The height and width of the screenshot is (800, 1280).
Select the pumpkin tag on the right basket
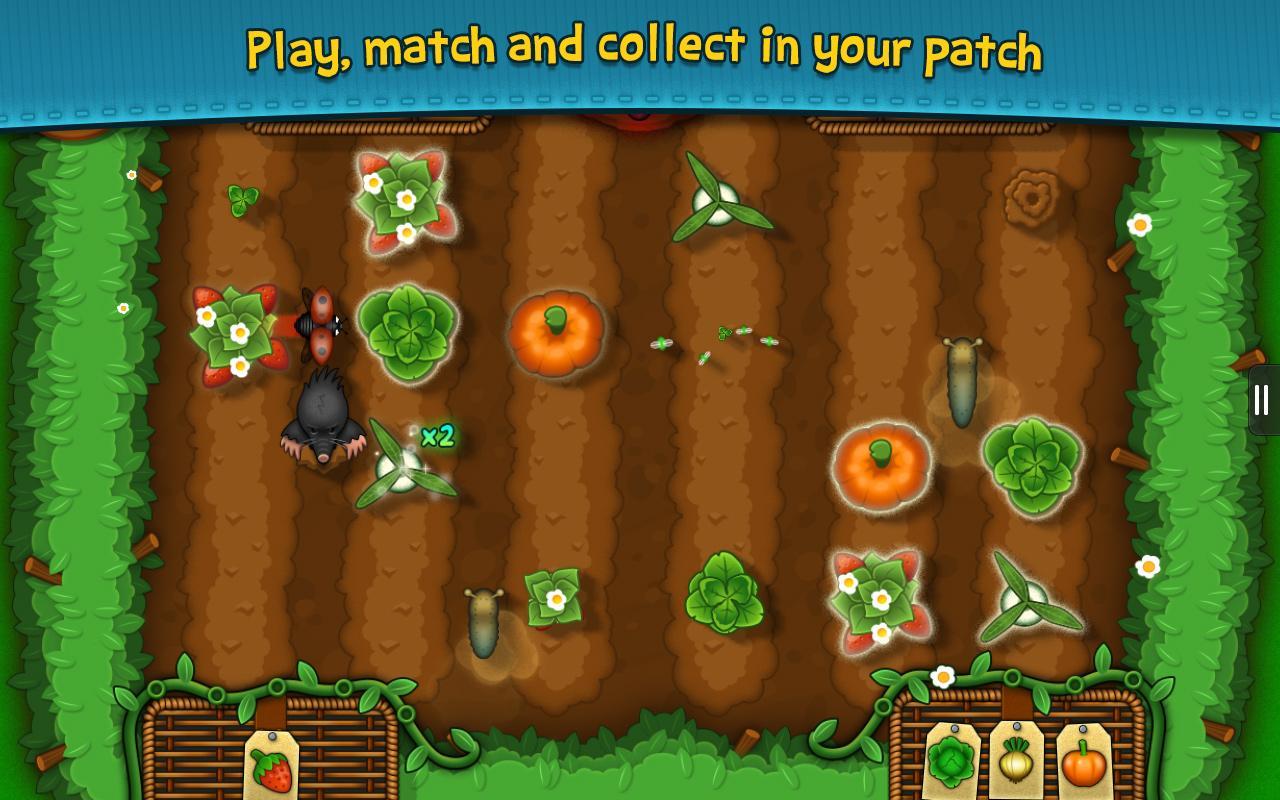(1083, 762)
